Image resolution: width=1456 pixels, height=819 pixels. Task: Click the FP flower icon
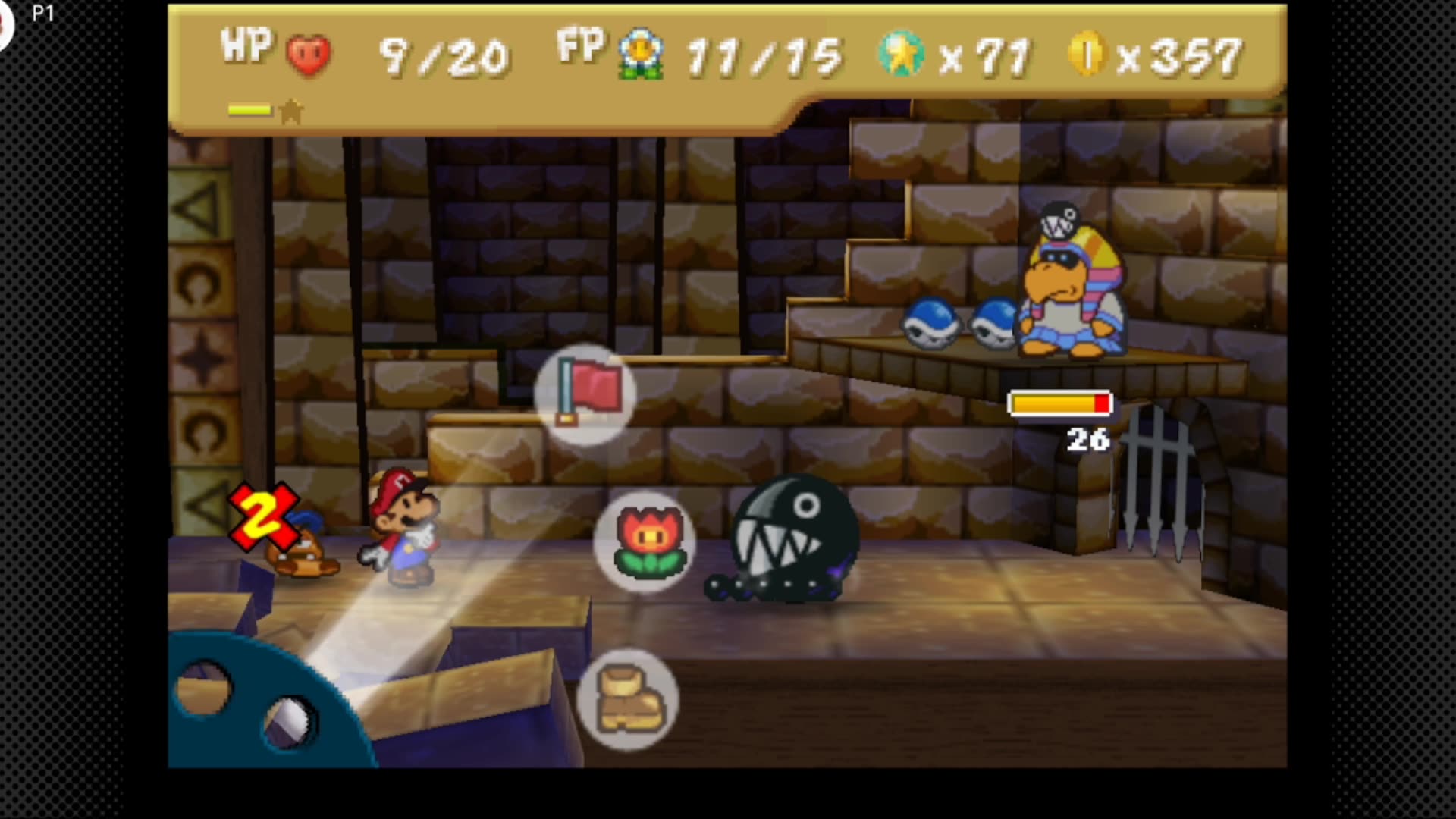pyautogui.click(x=641, y=52)
